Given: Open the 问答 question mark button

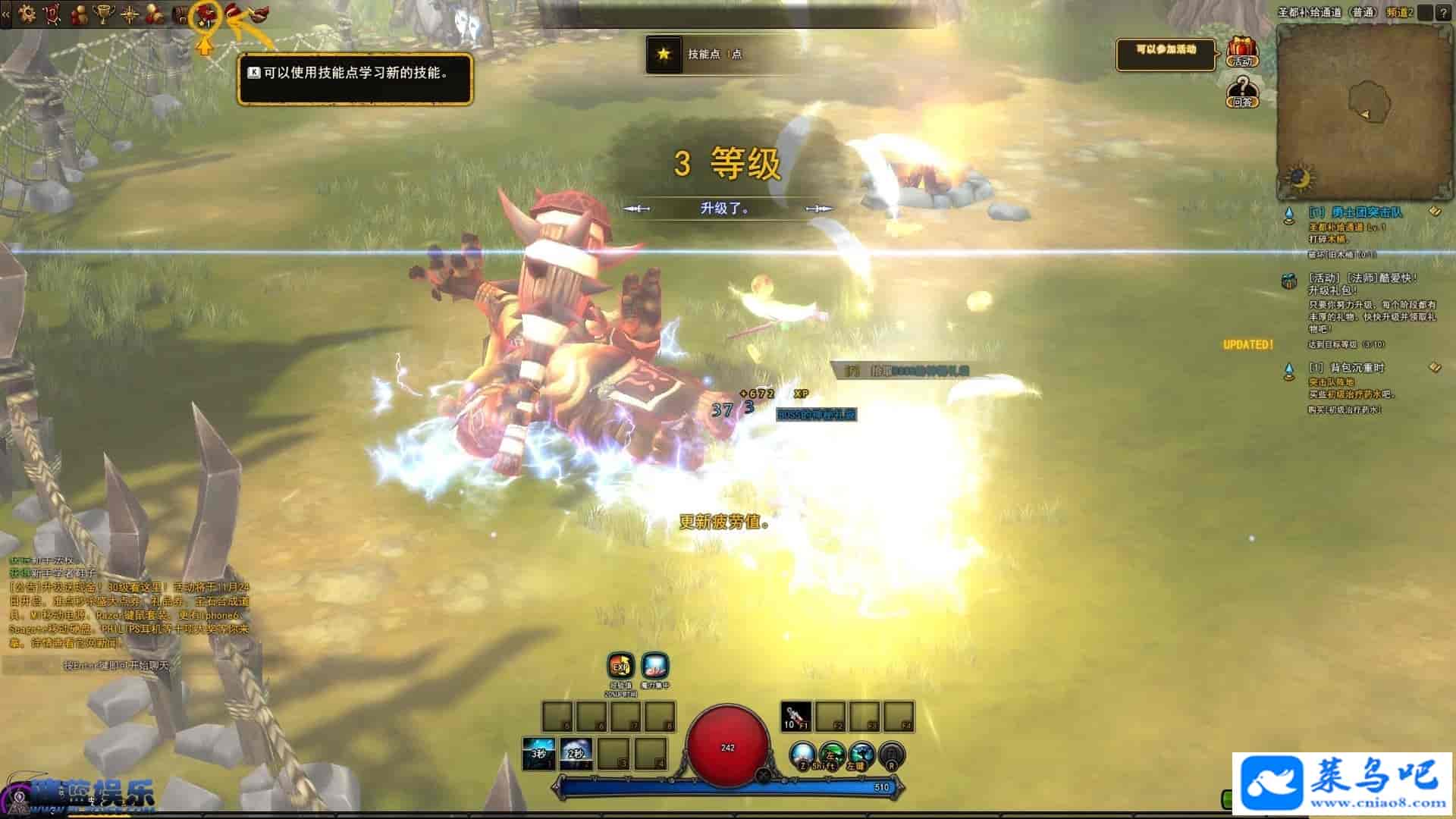Looking at the screenshot, I should (x=1241, y=92).
